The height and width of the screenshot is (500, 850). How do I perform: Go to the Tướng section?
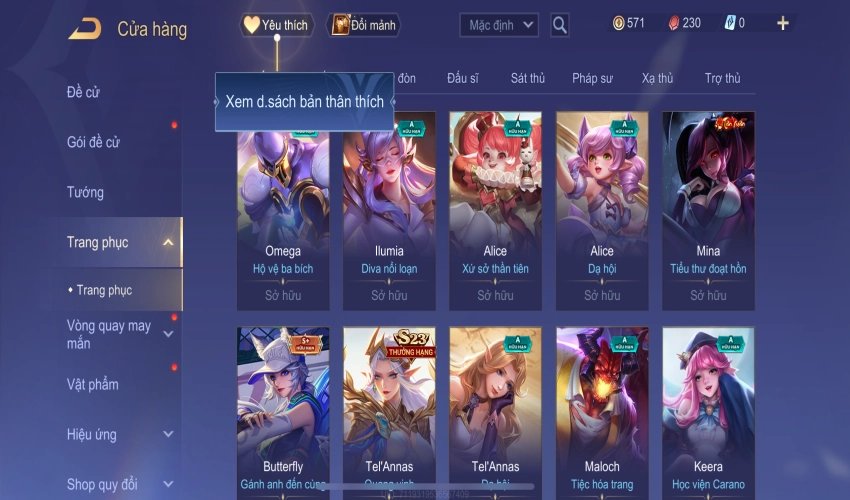86,192
